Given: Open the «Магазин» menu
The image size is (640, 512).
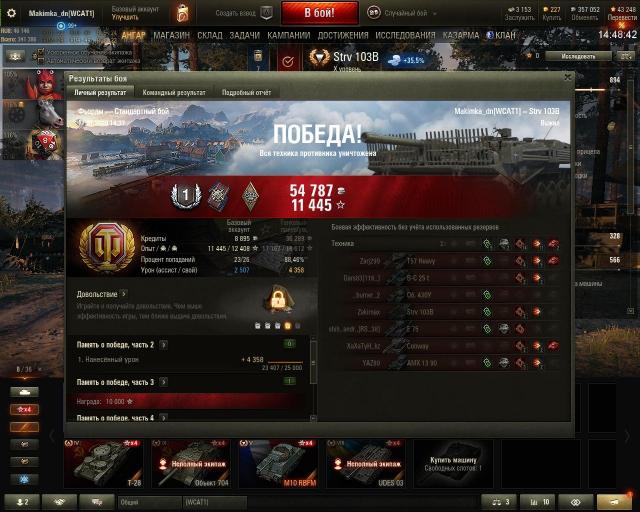Looking at the screenshot, I should click(x=172, y=35).
